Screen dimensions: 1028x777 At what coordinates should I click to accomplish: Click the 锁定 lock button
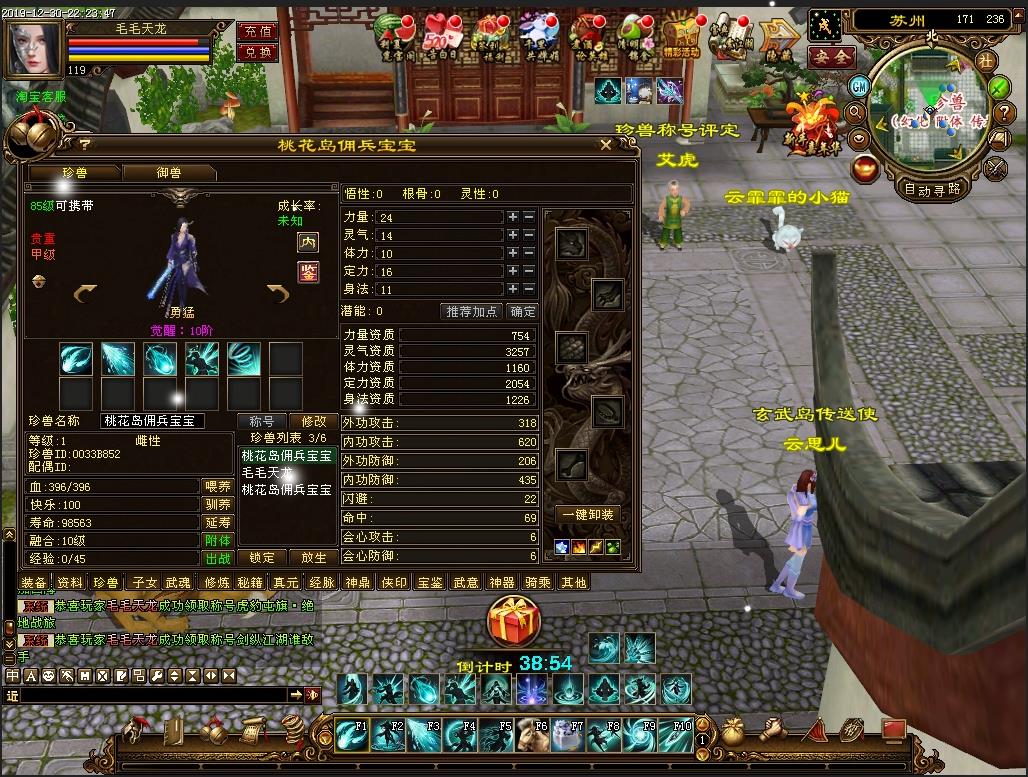[262, 558]
